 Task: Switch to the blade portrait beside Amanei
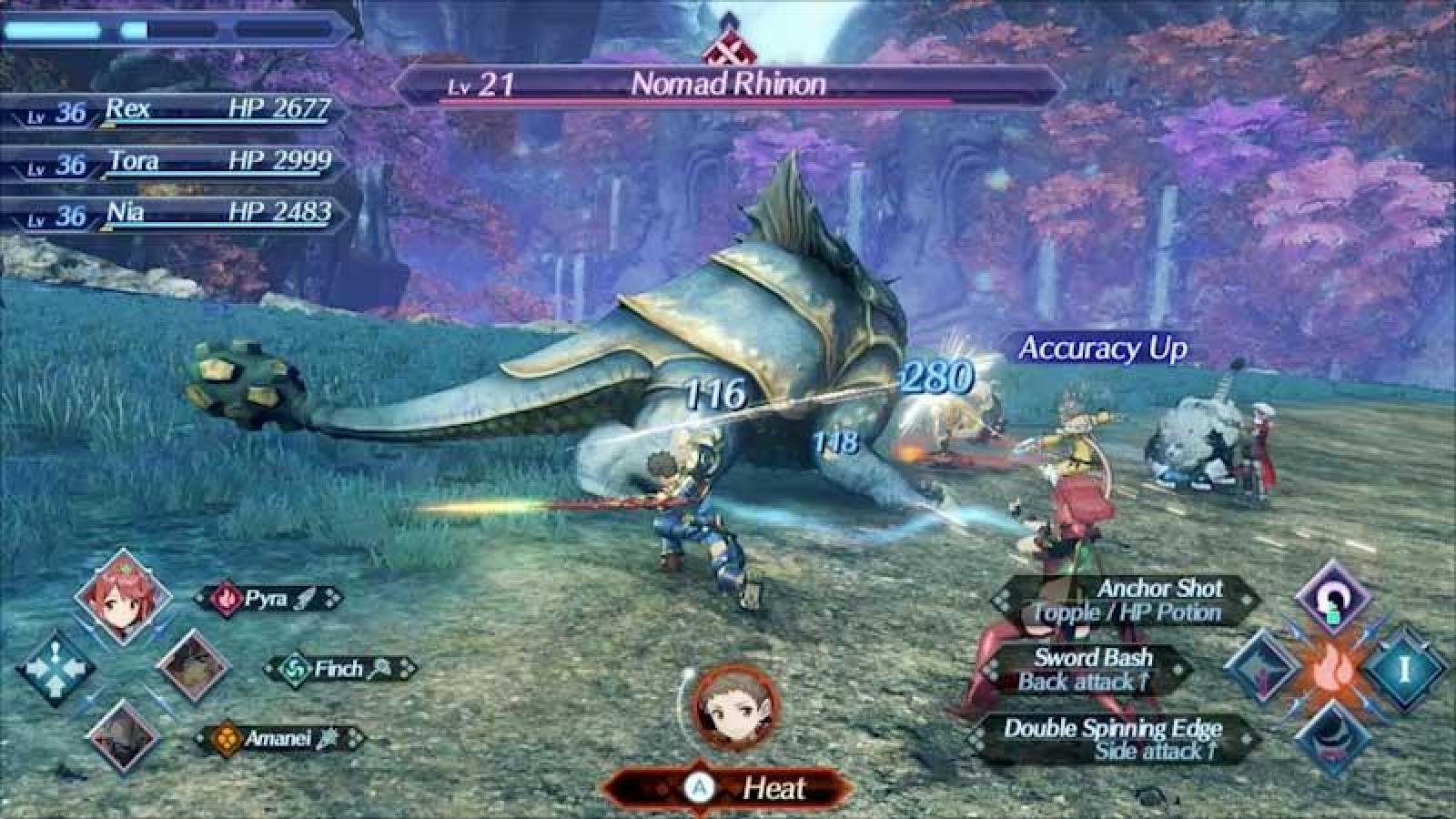click(x=123, y=736)
